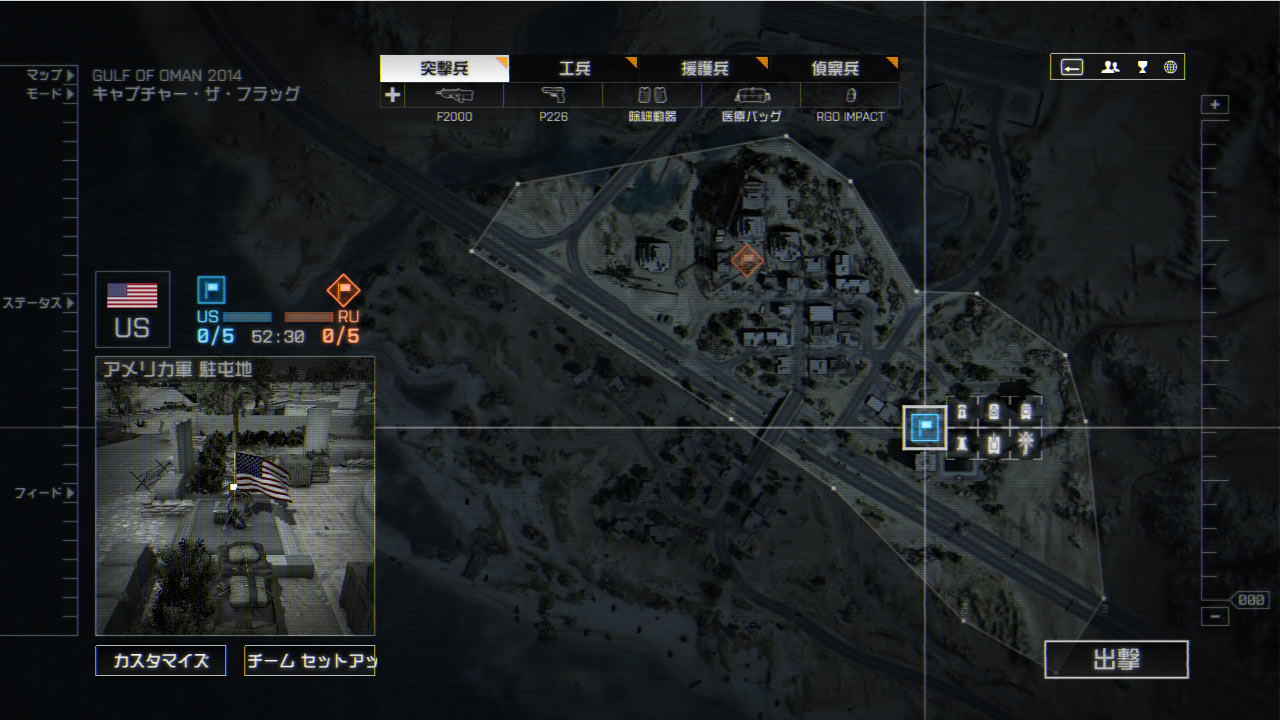
Task: Show the scoreboard trophy icon
Action: click(x=1142, y=67)
